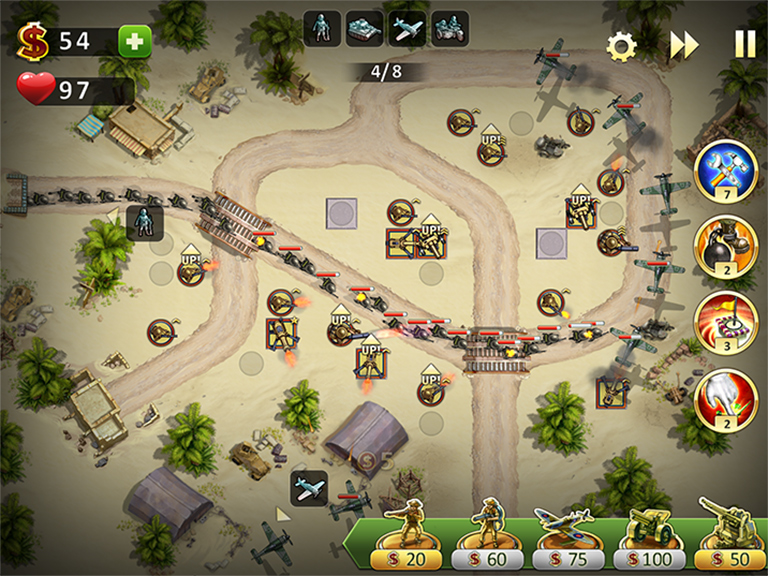Click the incoming soldier marker near the left road entrance
Screen dimensions: 768x576
145,222
